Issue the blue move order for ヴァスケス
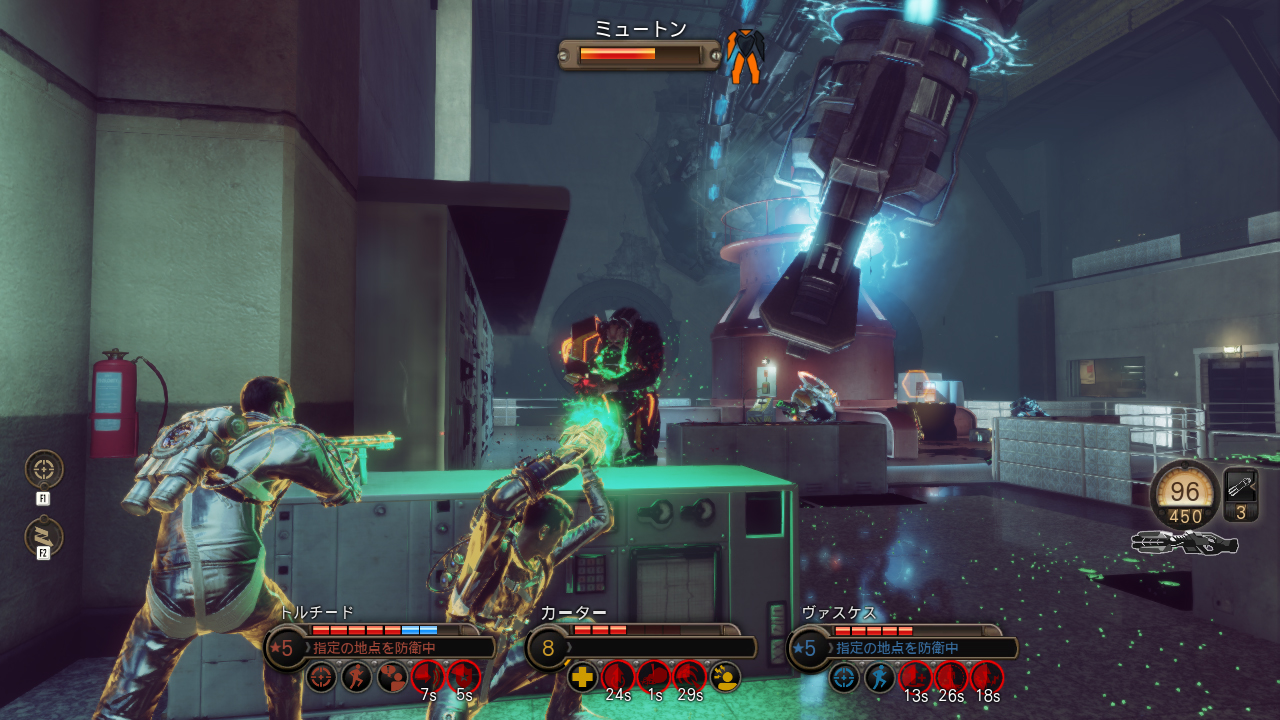The height and width of the screenshot is (720, 1280). [880, 677]
